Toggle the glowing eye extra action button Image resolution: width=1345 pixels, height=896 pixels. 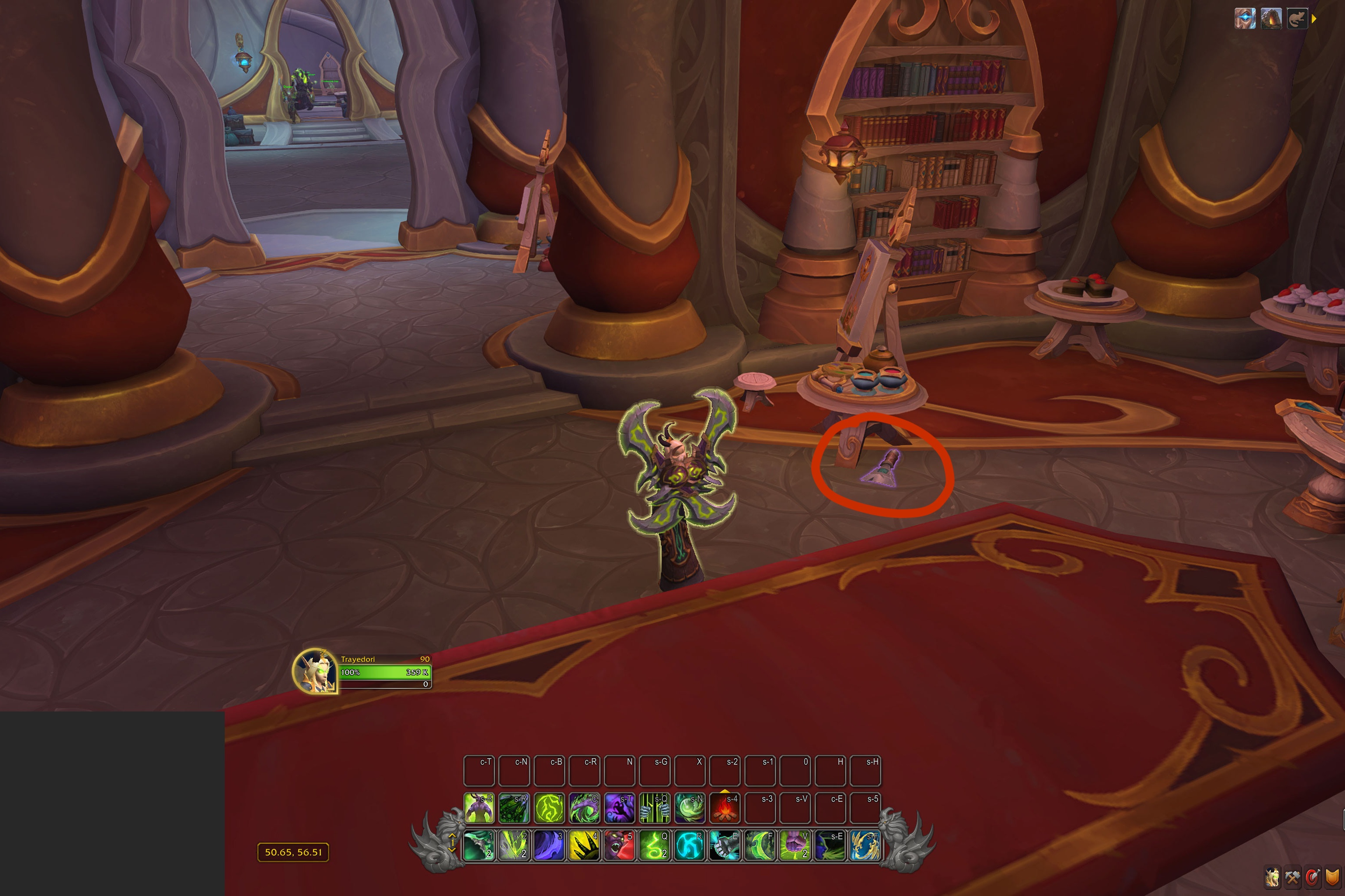pos(1245,19)
